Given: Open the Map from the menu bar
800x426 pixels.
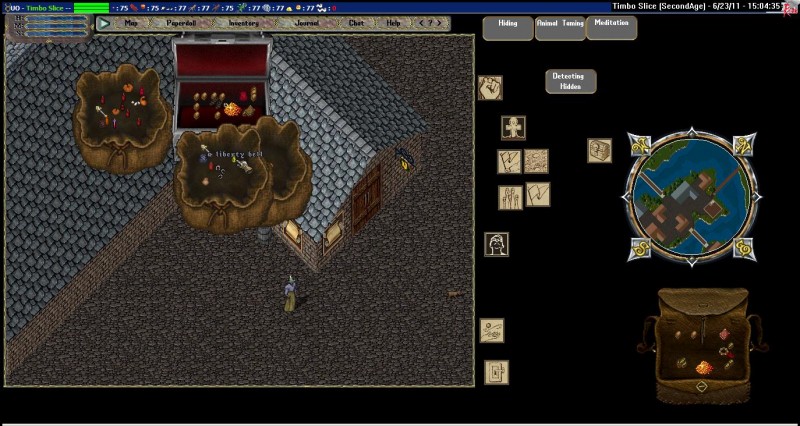Looking at the screenshot, I should click(x=132, y=23).
